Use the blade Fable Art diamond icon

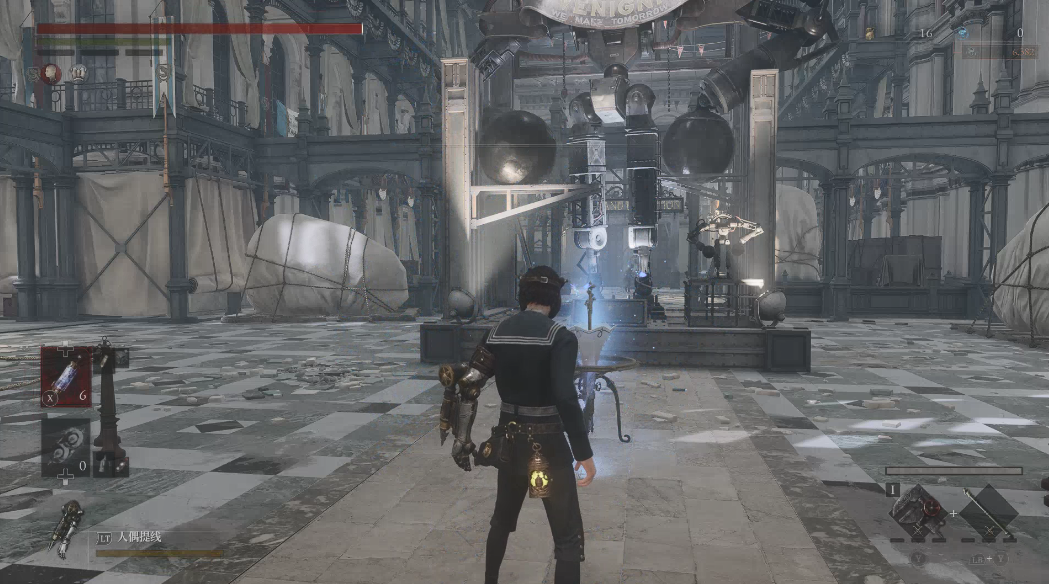(988, 512)
